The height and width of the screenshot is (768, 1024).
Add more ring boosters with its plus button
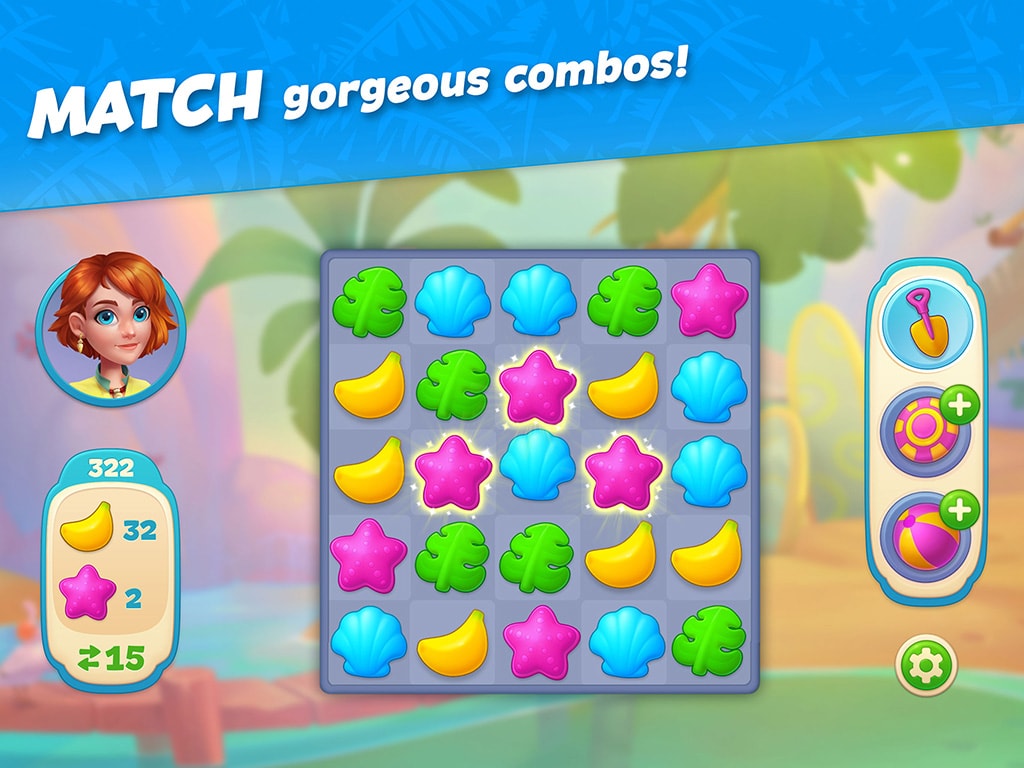pyautogui.click(x=960, y=408)
